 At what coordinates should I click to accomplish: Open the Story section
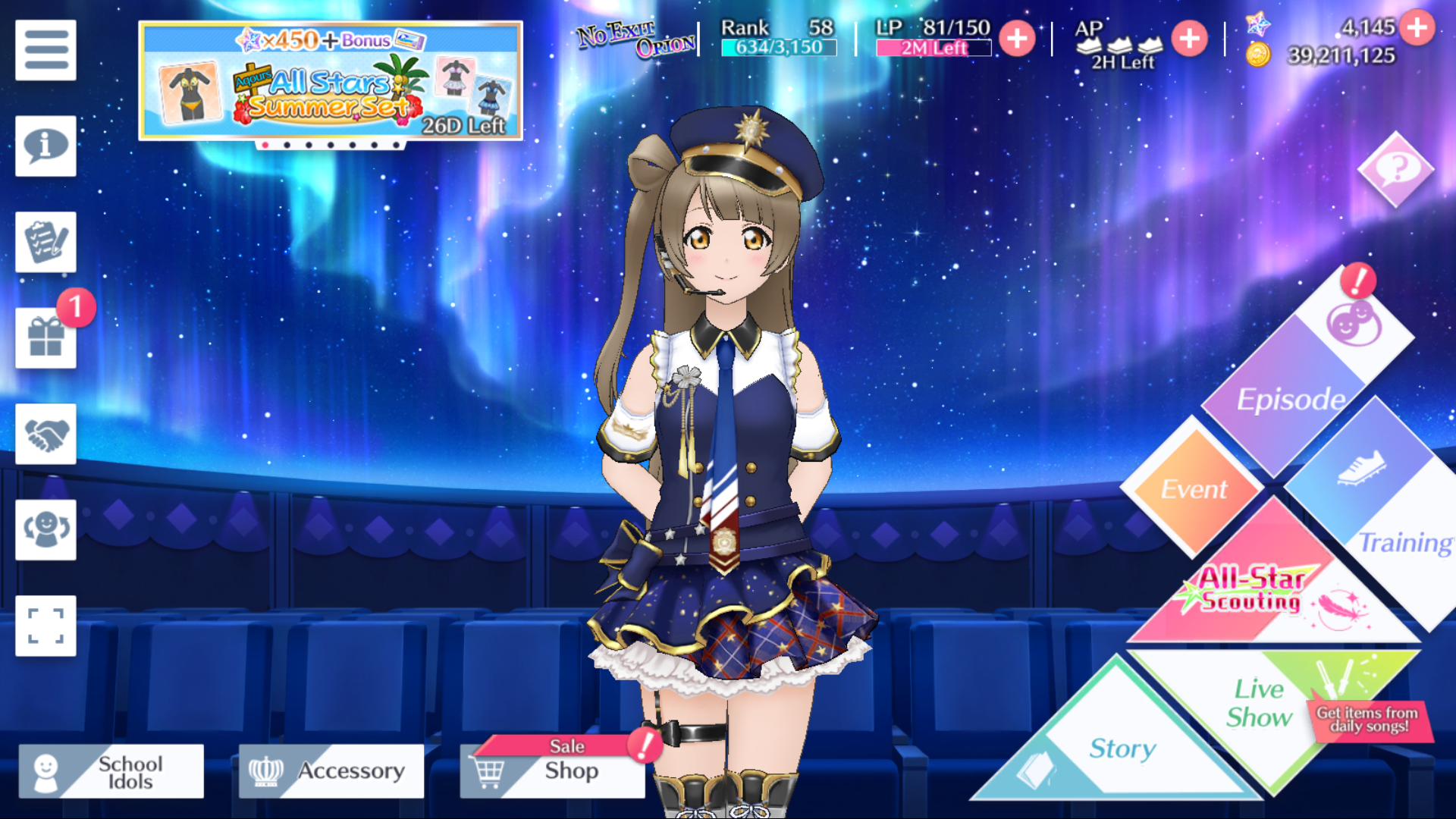point(1121,747)
